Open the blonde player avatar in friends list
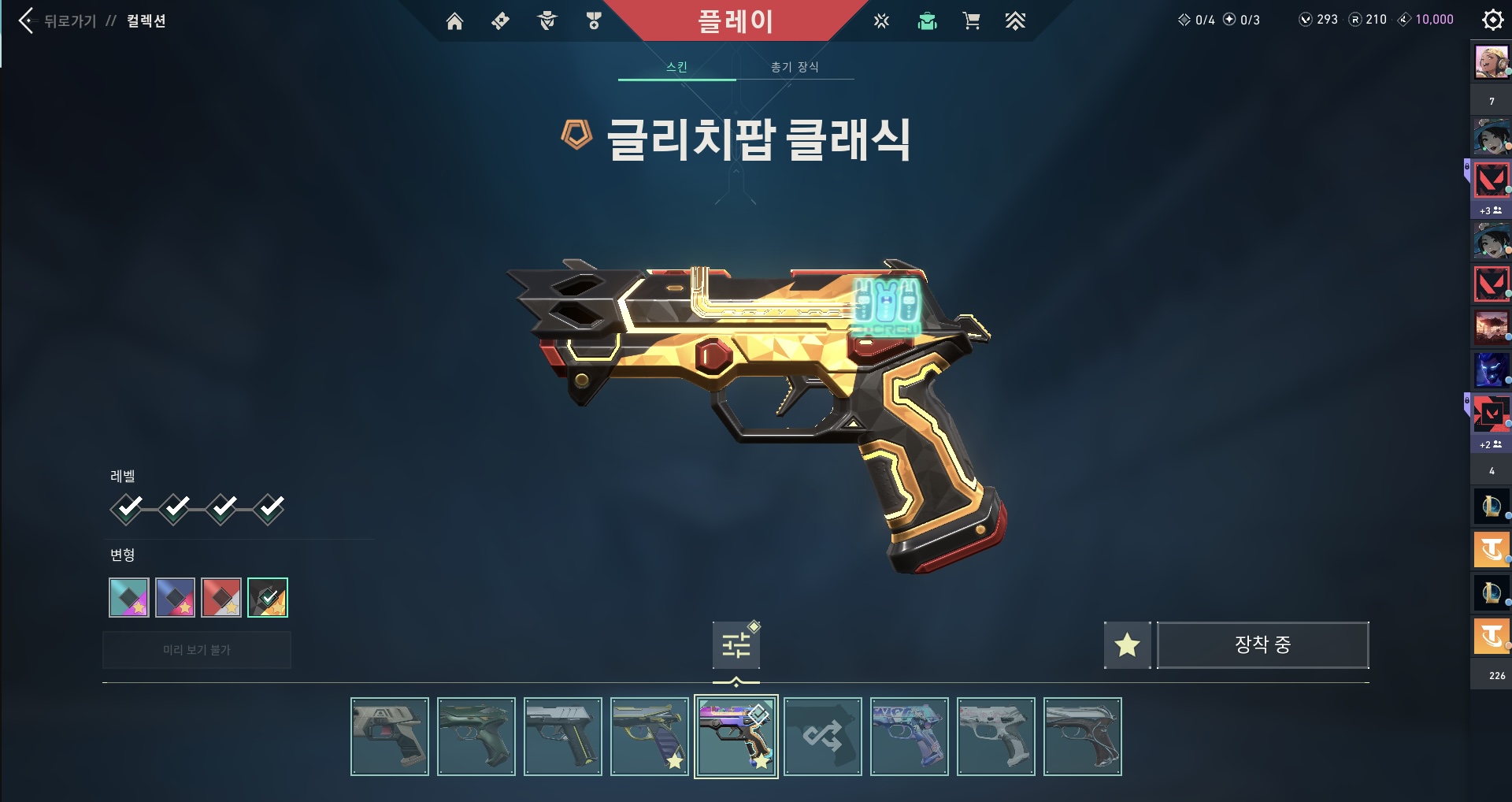 1491,62
